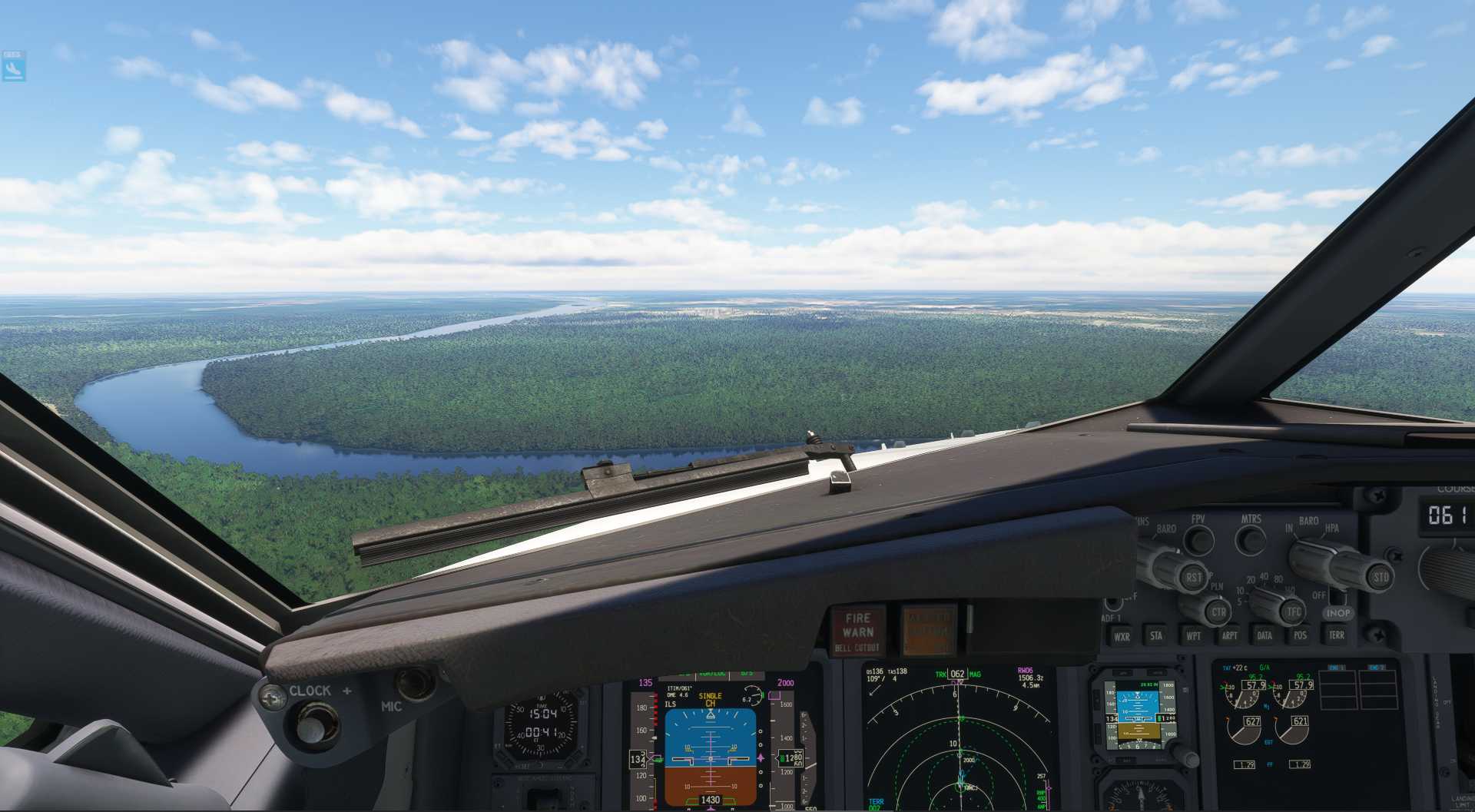Viewport: 1475px width, 812px height.
Task: Push the minimums RST knob button
Action: tap(1192, 577)
